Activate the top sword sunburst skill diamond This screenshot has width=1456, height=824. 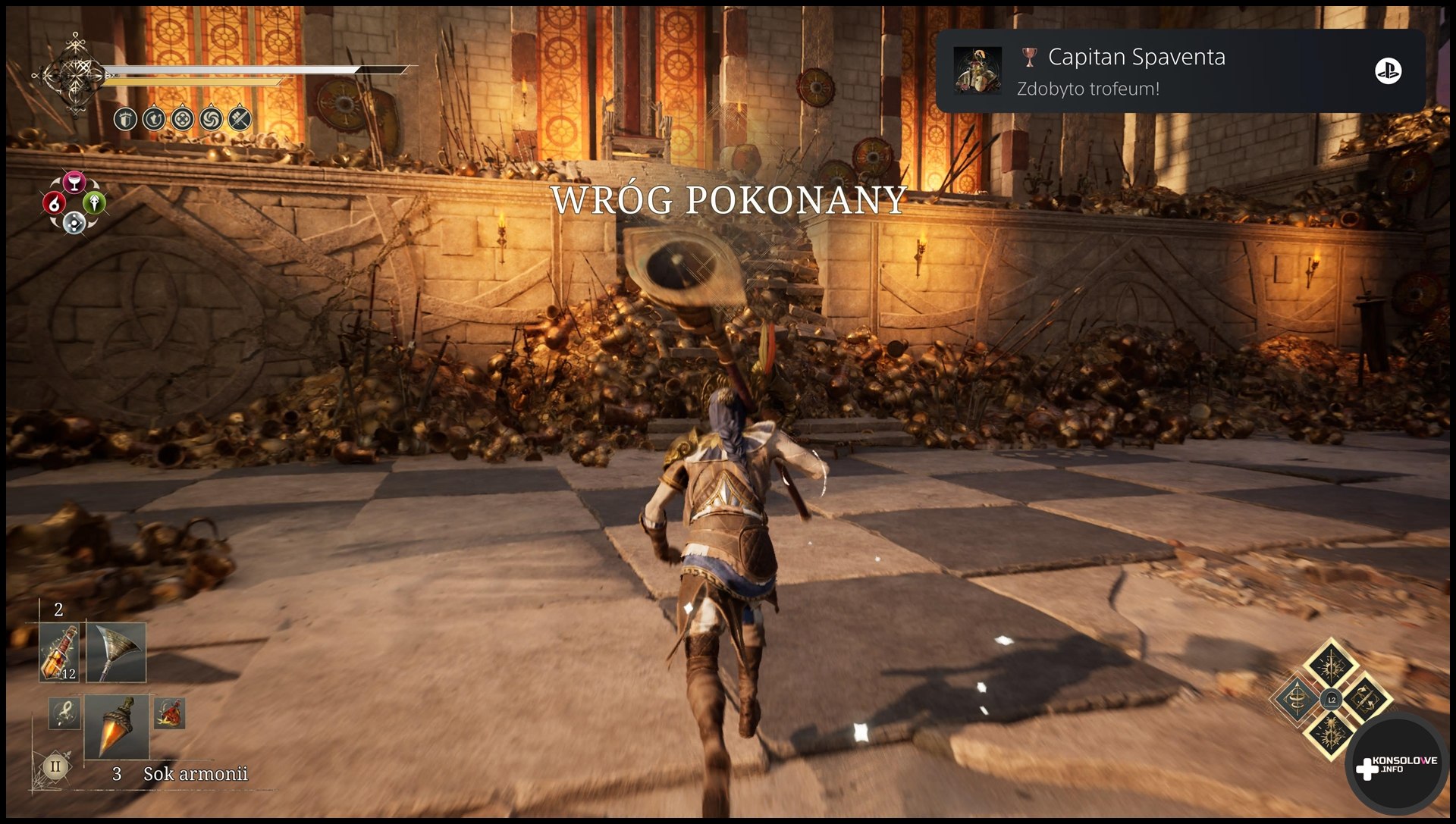(1332, 666)
